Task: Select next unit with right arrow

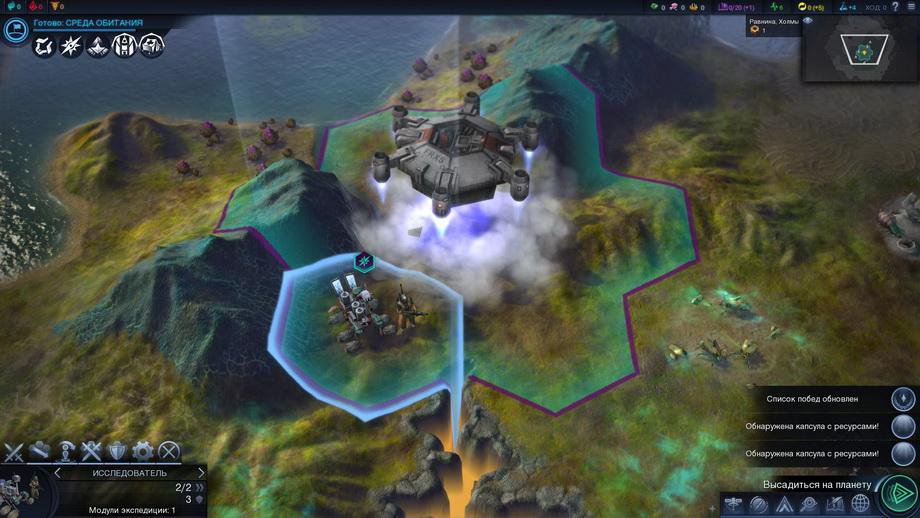Action: coord(201,473)
